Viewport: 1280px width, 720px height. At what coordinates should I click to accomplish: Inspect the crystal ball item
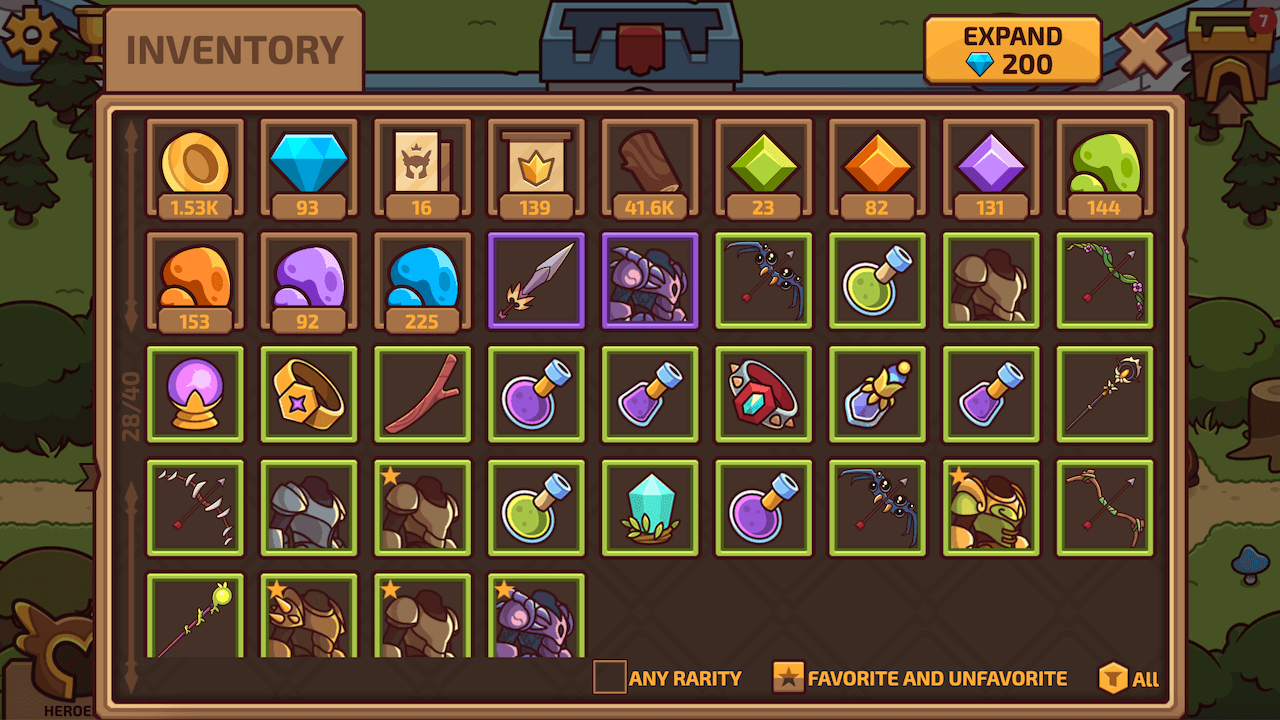[195, 394]
